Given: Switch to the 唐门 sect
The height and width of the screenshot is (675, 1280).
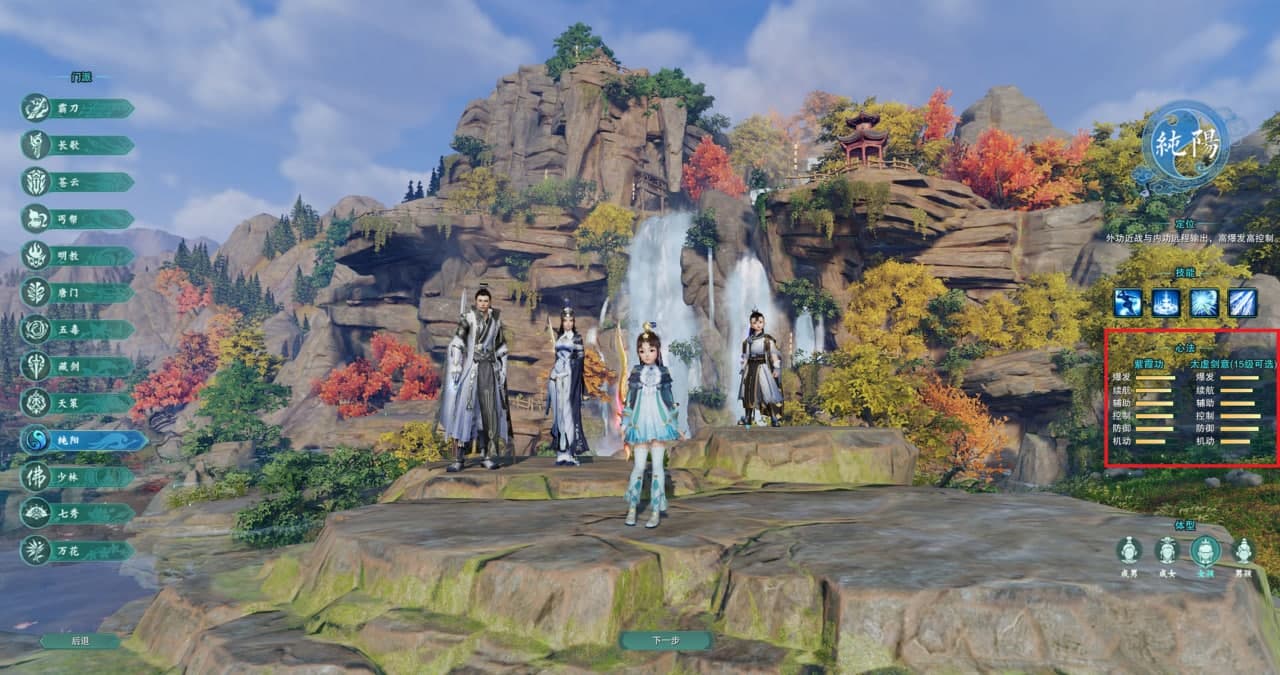Looking at the screenshot, I should (78, 293).
